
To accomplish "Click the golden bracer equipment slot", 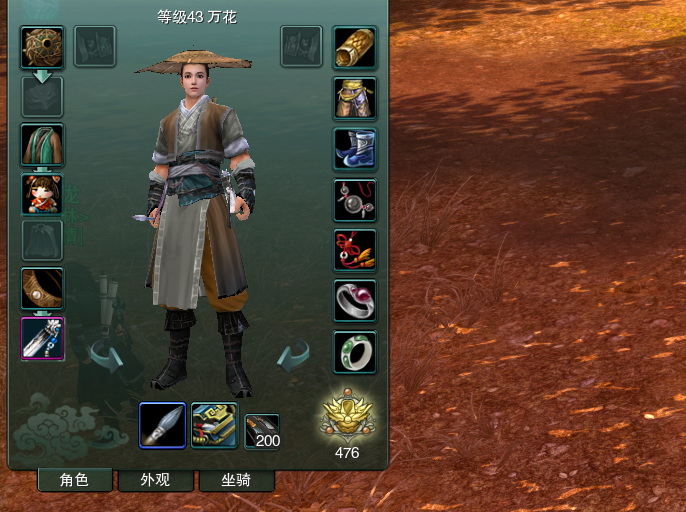I will (x=354, y=47).
